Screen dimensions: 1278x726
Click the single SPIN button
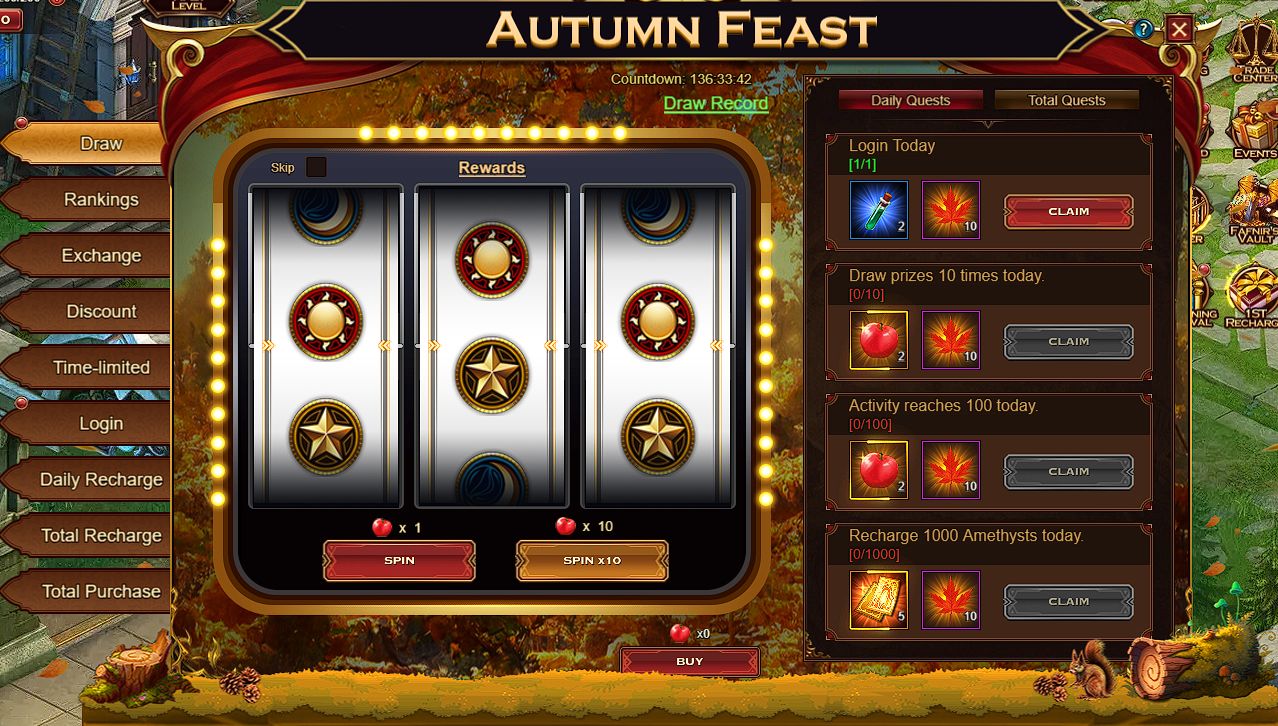[x=399, y=561]
